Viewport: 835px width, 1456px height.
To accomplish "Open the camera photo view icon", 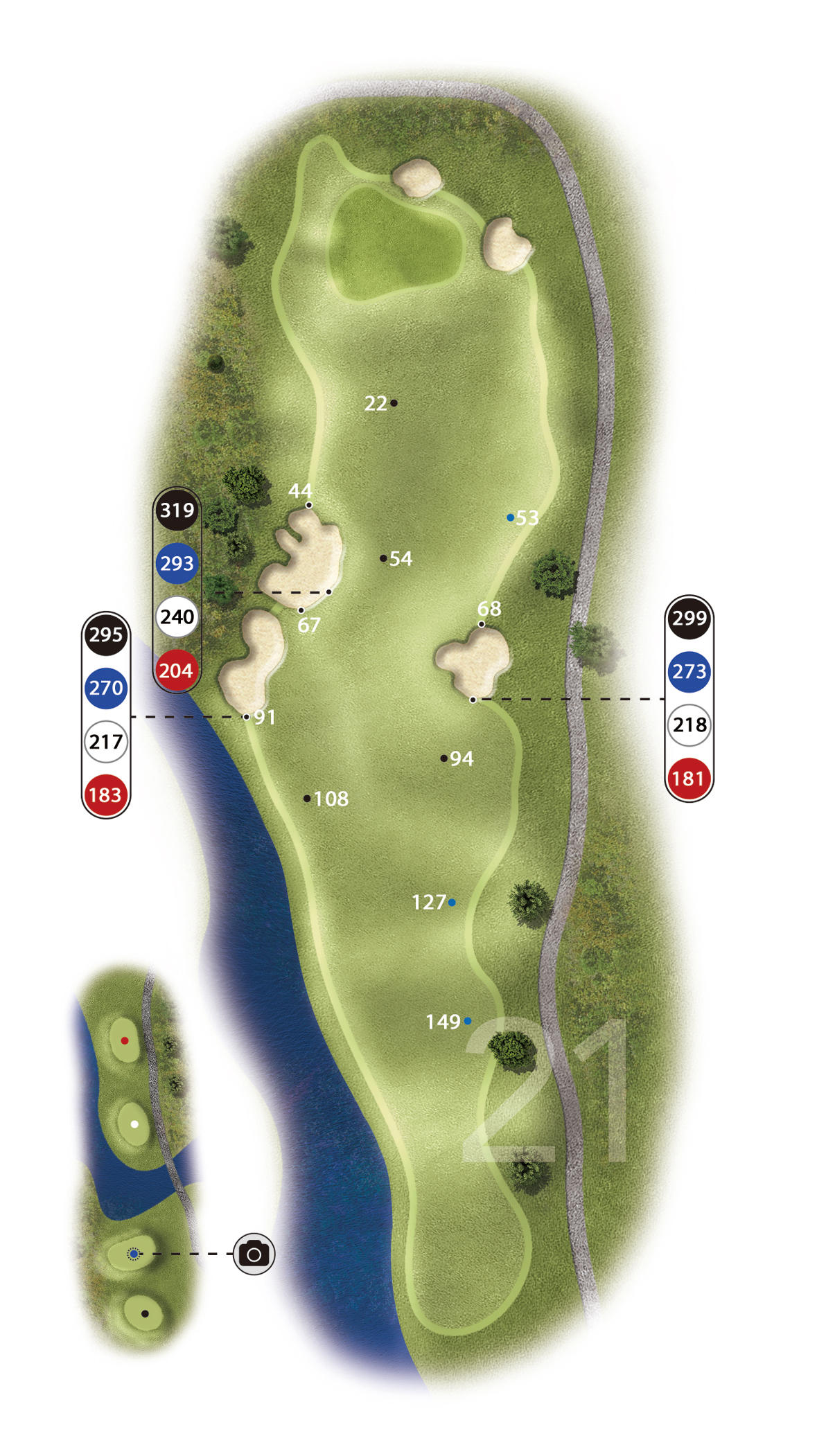I will pyautogui.click(x=254, y=1254).
